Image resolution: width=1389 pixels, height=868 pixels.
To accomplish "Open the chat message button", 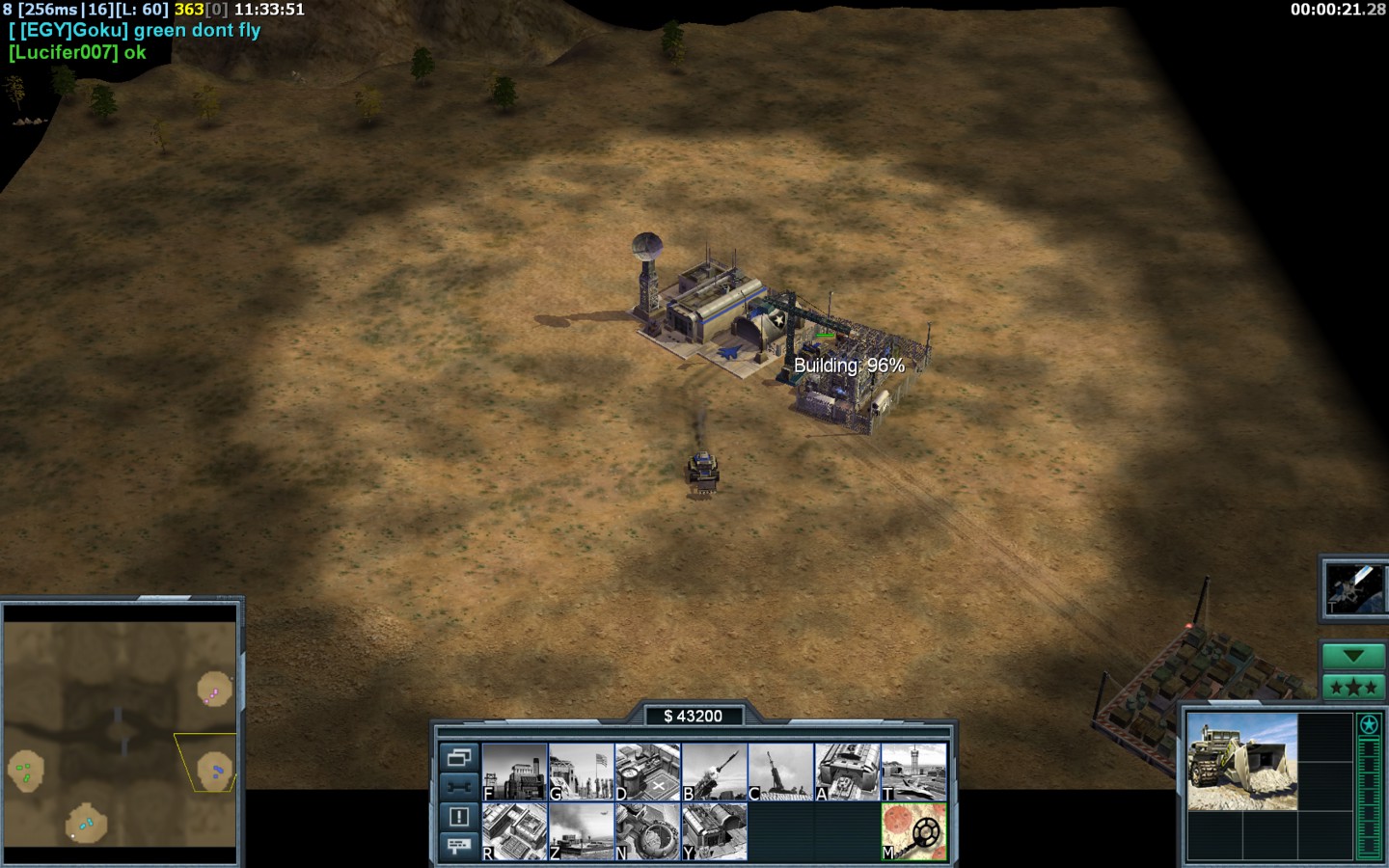I will pyautogui.click(x=458, y=846).
